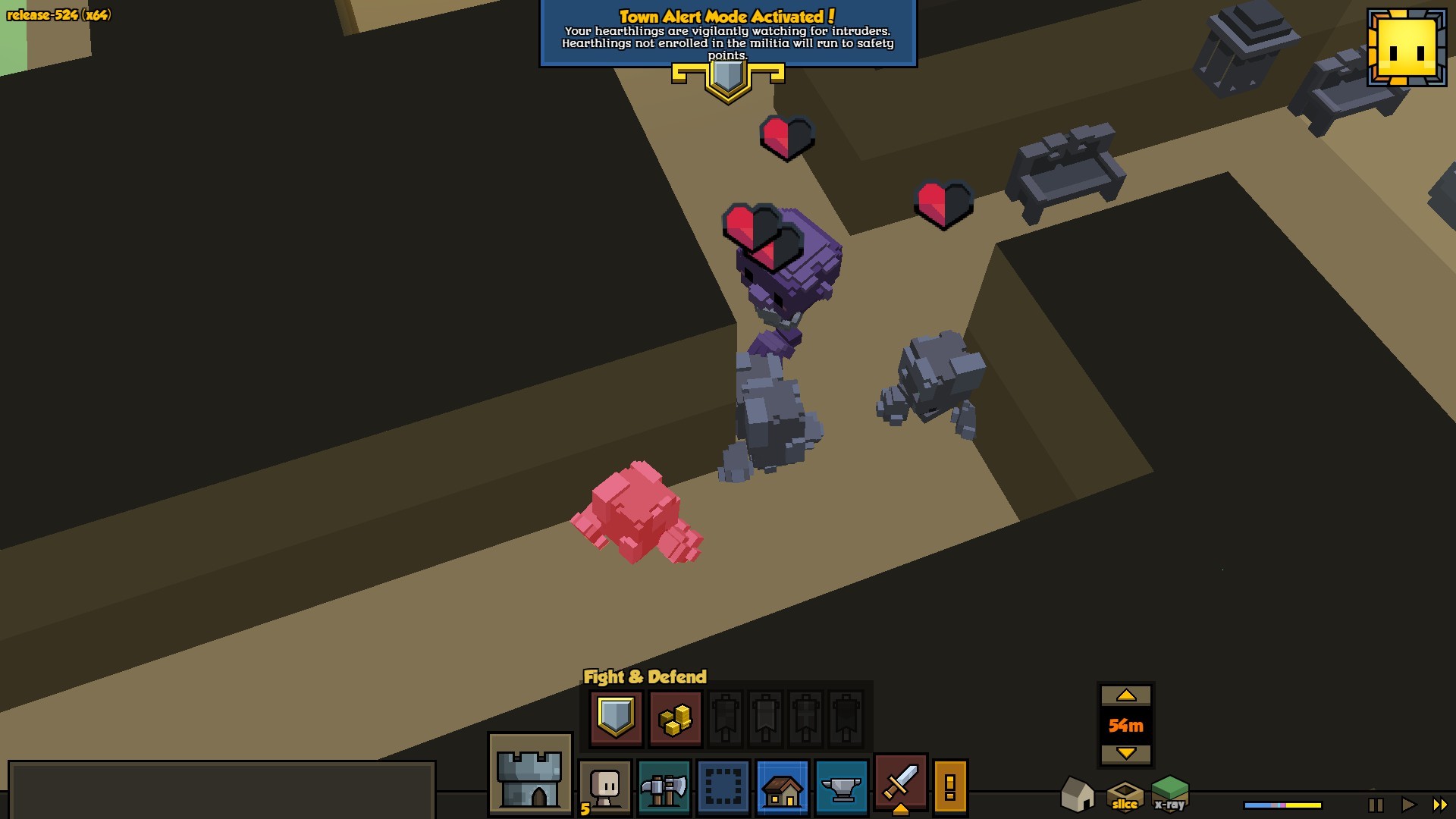
Task: Toggle the x-ray view mode
Action: point(1170,794)
